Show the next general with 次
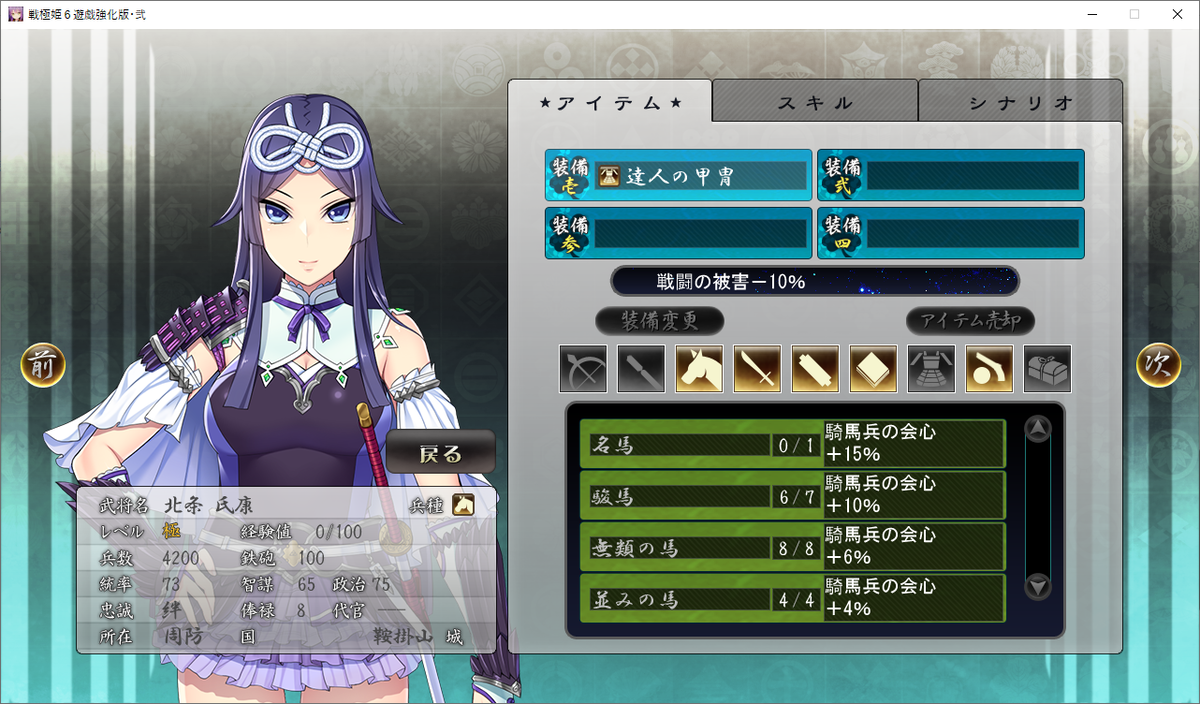Screen dimensions: 1200x704 [1158, 367]
